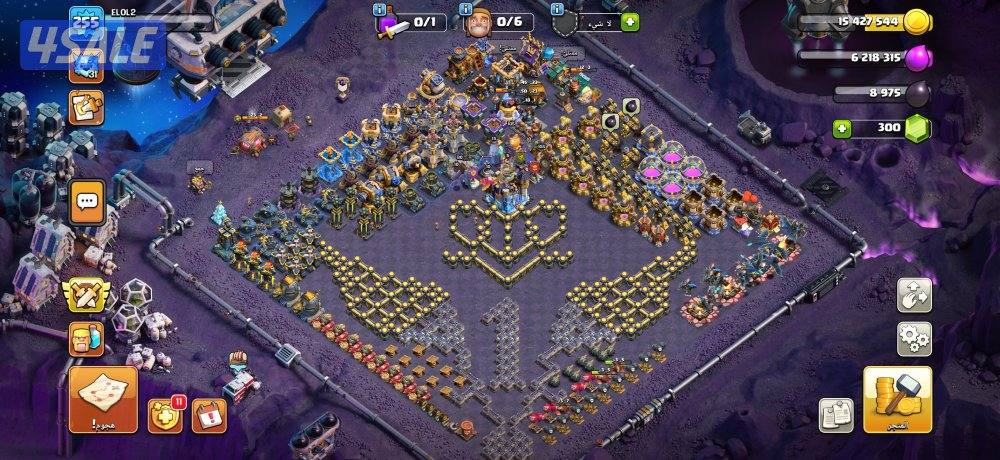Open the notes clipboard button
This screenshot has width=1000, height=460.
pyautogui.click(x=835, y=415)
